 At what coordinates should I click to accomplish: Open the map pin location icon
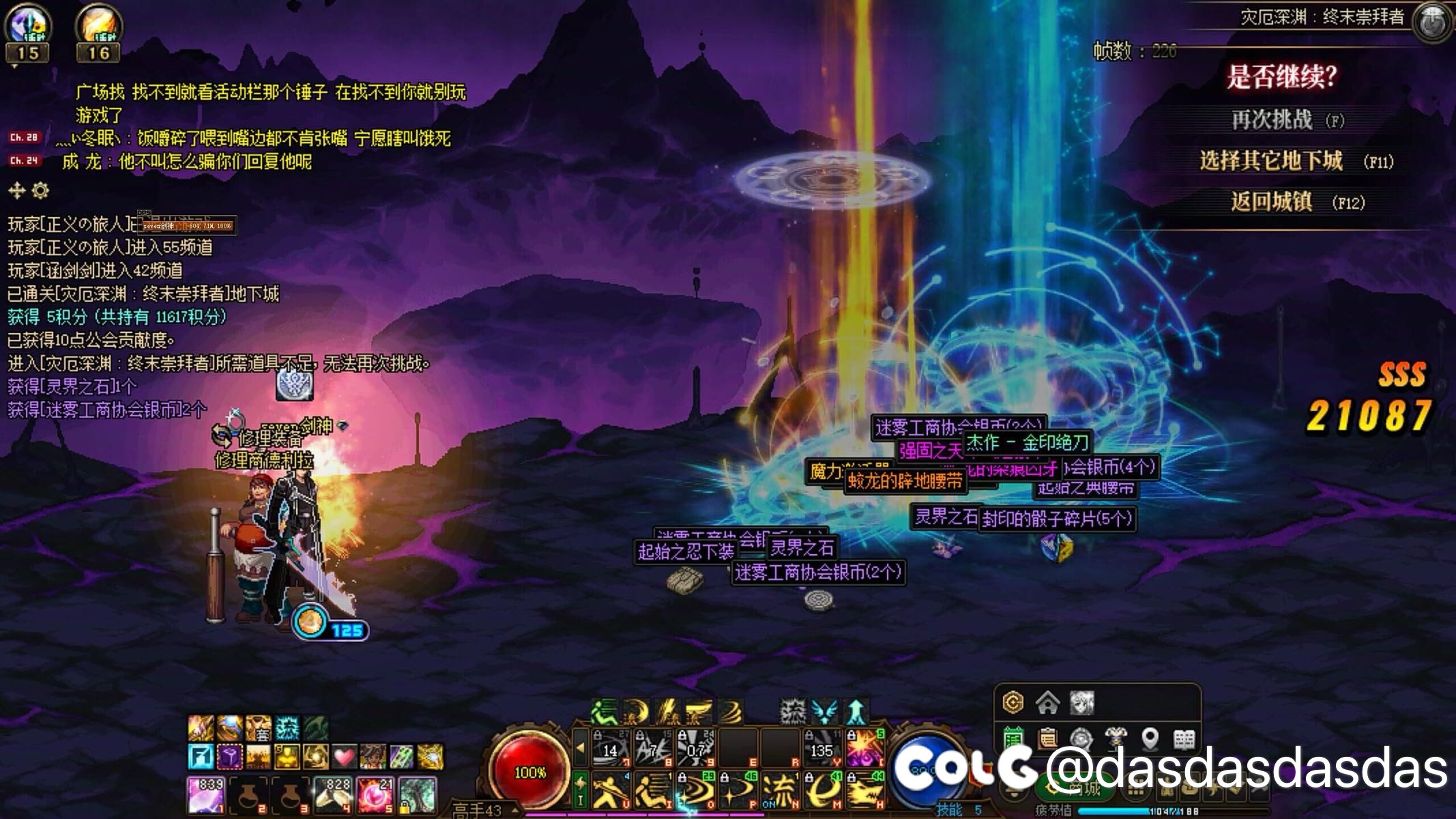1150,738
